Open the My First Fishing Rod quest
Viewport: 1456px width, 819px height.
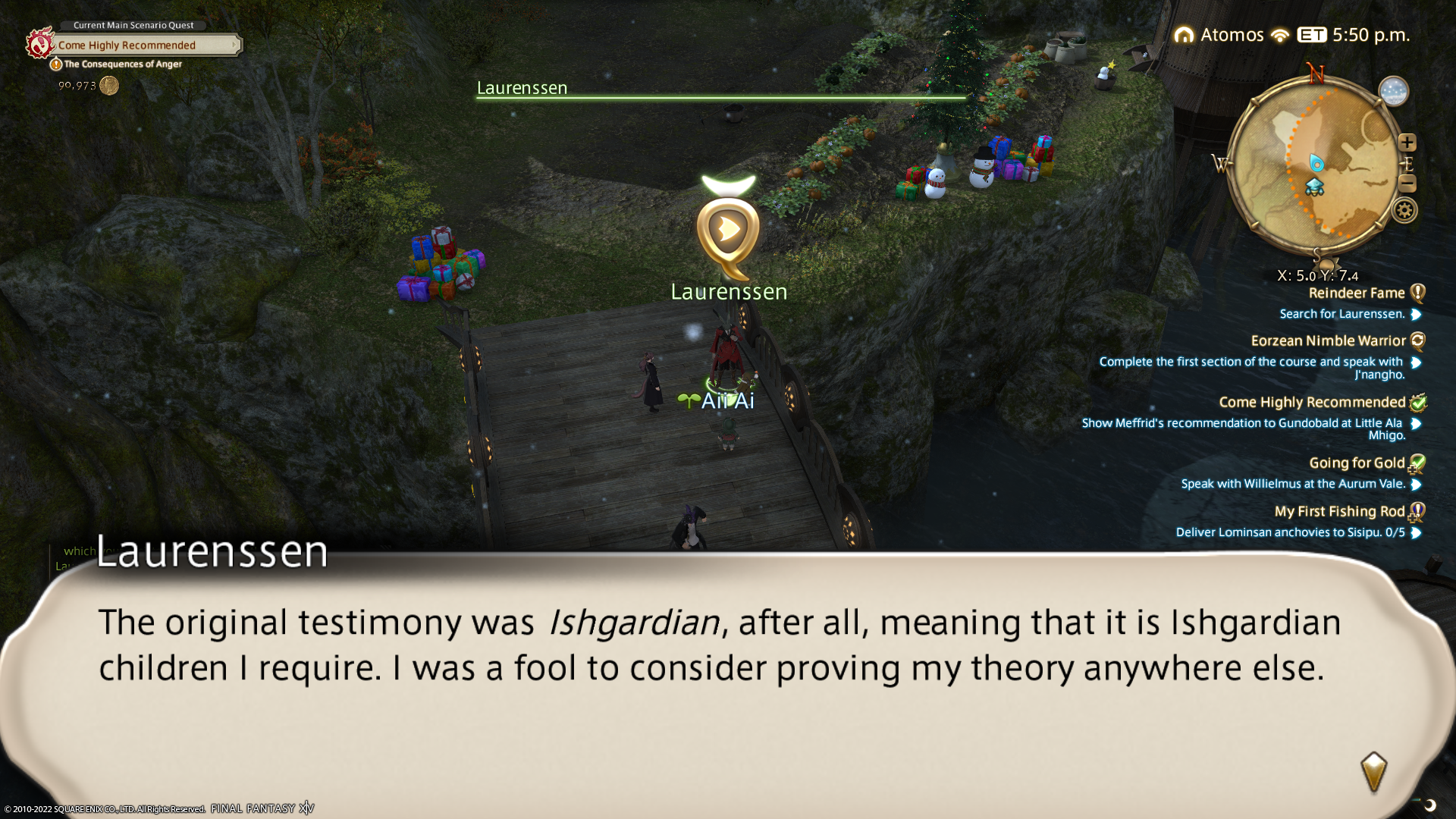pyautogui.click(x=1339, y=512)
